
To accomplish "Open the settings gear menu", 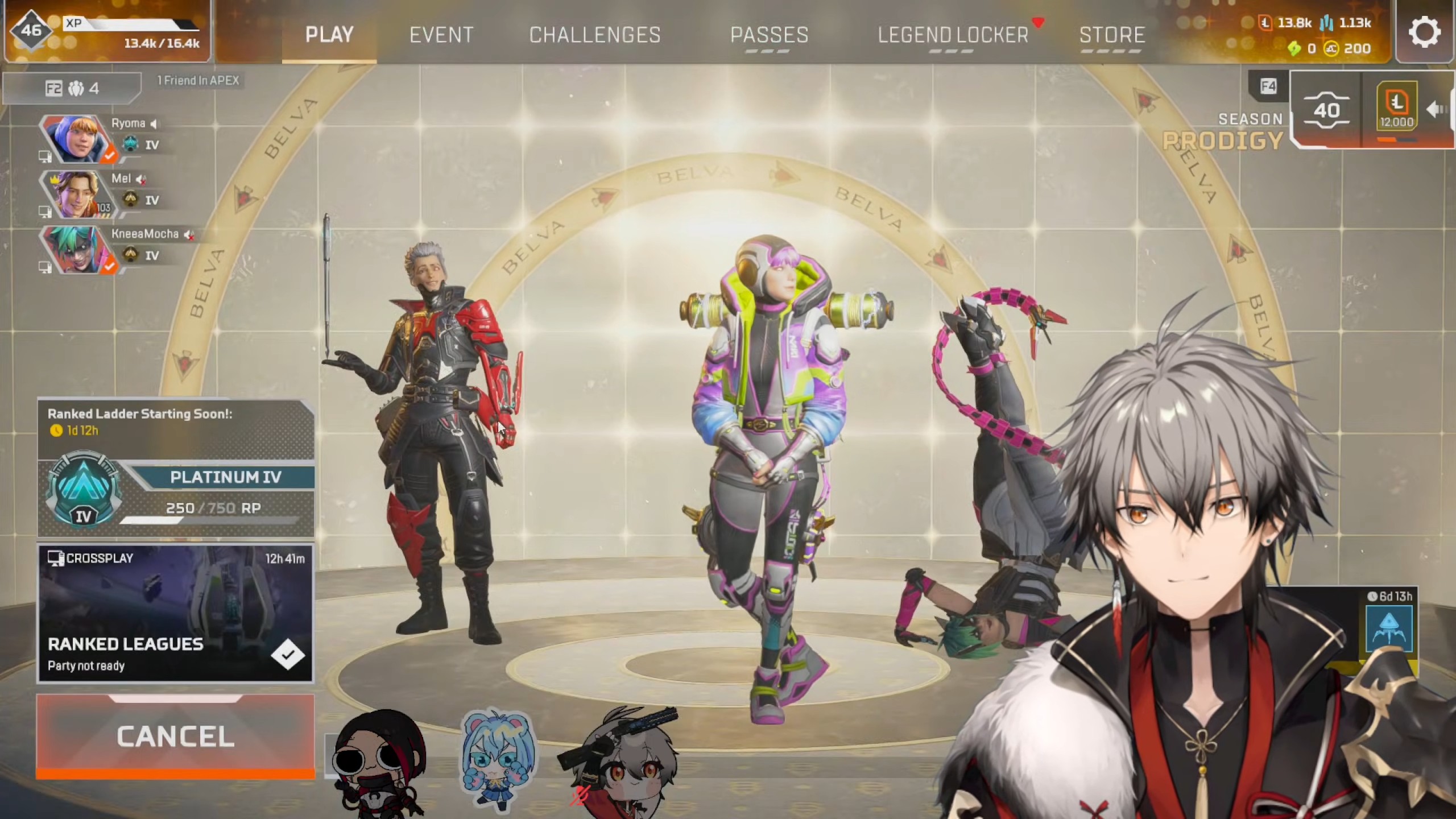I will point(1424,32).
